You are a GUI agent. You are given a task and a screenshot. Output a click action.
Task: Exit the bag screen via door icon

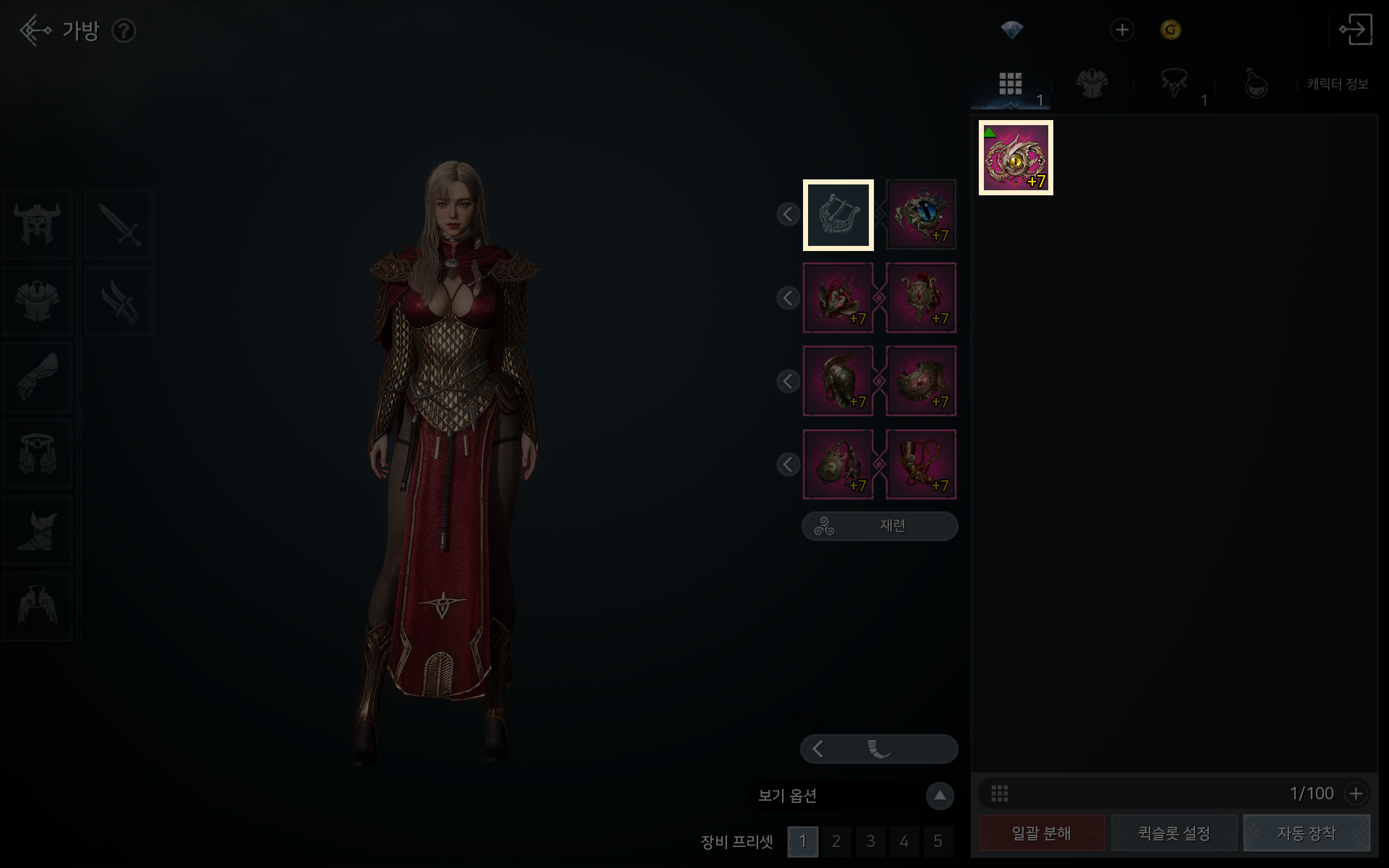(x=1355, y=30)
